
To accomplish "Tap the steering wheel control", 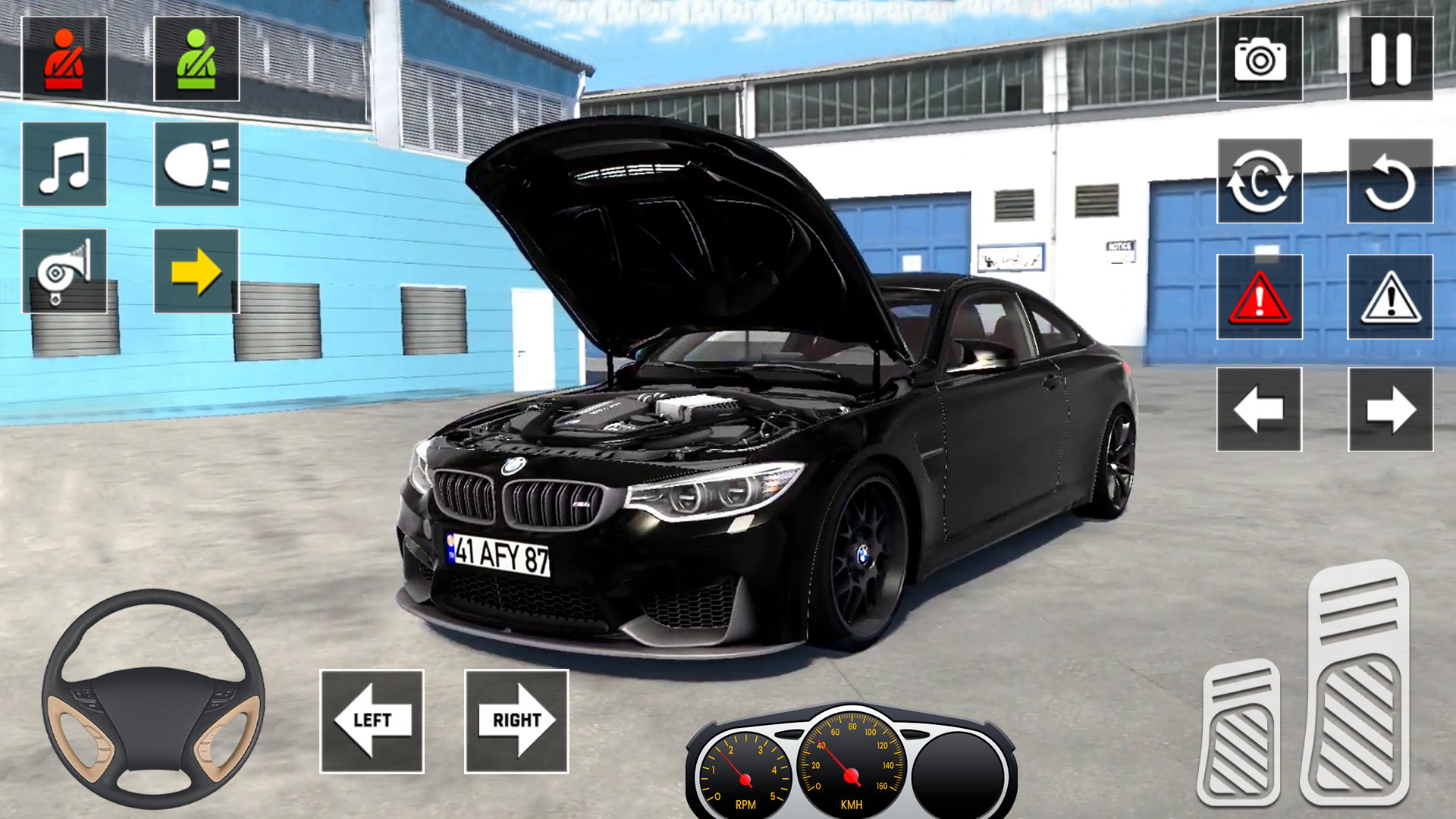I will tap(153, 698).
